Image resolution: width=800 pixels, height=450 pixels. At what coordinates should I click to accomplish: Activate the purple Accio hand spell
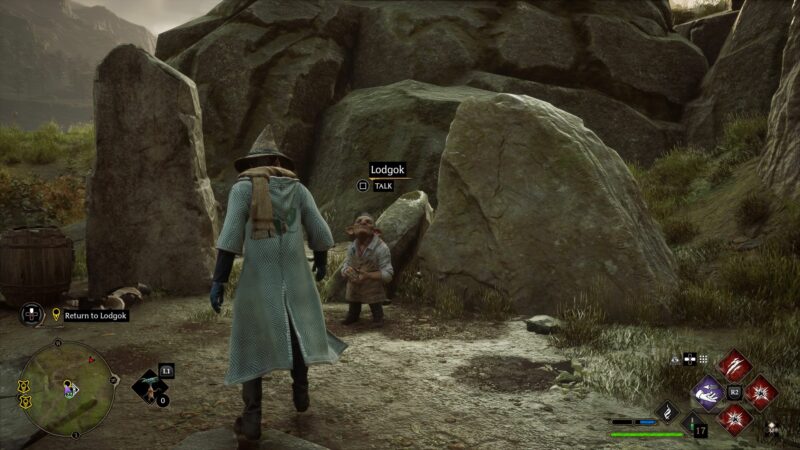coord(709,392)
